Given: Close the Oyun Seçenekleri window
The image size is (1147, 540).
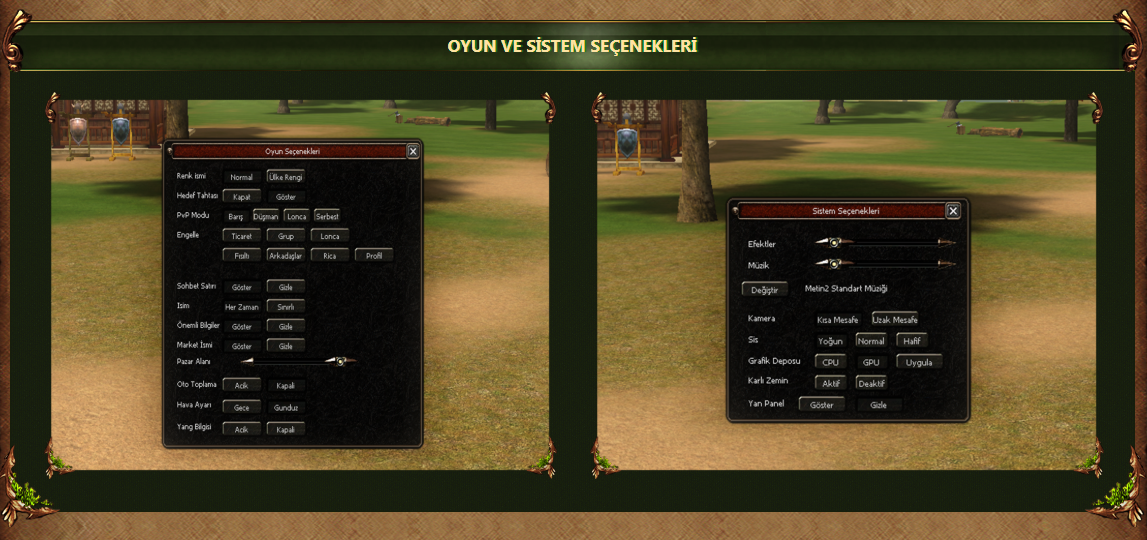Looking at the screenshot, I should (413, 151).
